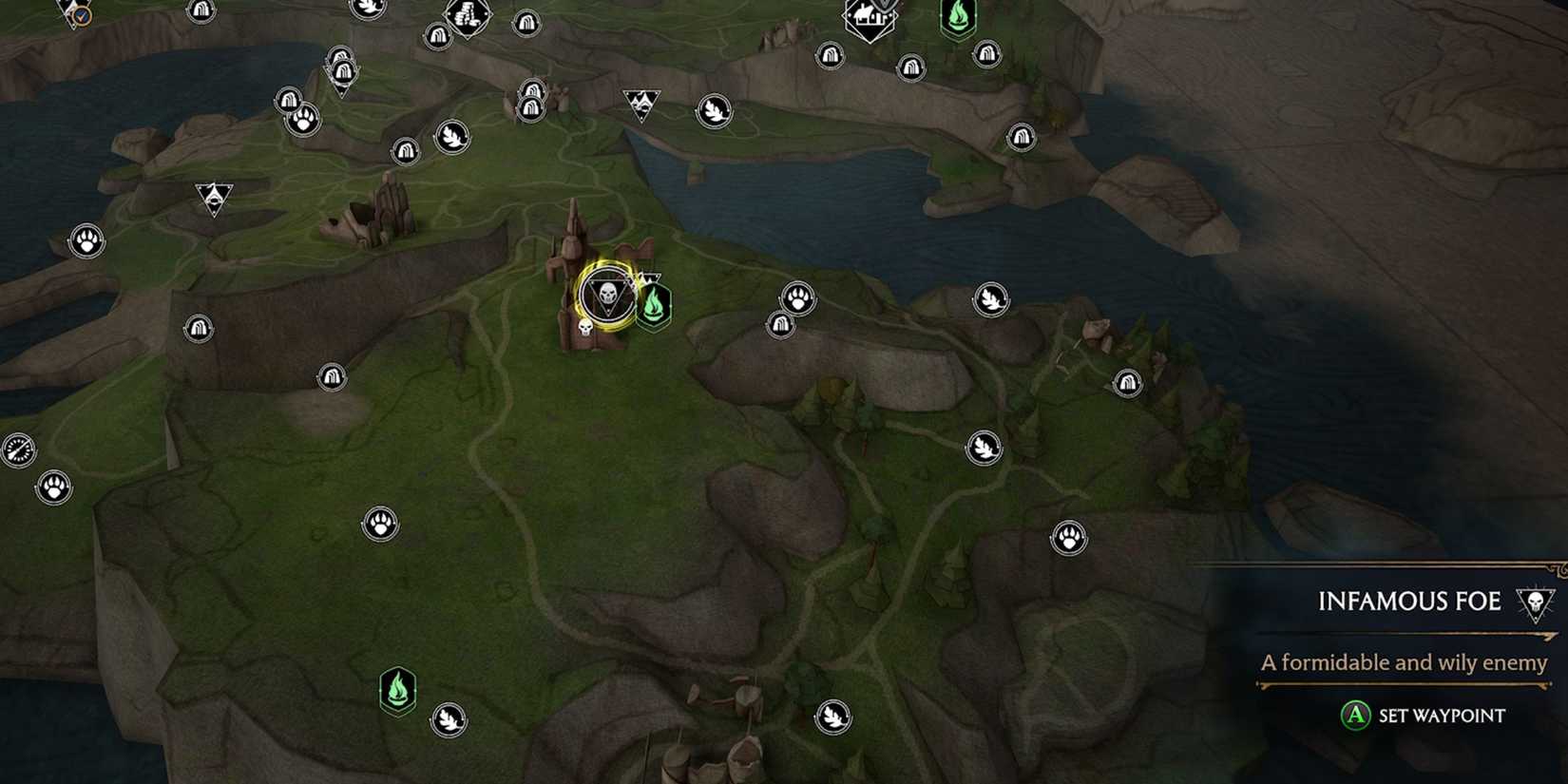1568x784 pixels.
Task: Click the INFAMOUS FOE info panel header
Action: pyautogui.click(x=1409, y=602)
